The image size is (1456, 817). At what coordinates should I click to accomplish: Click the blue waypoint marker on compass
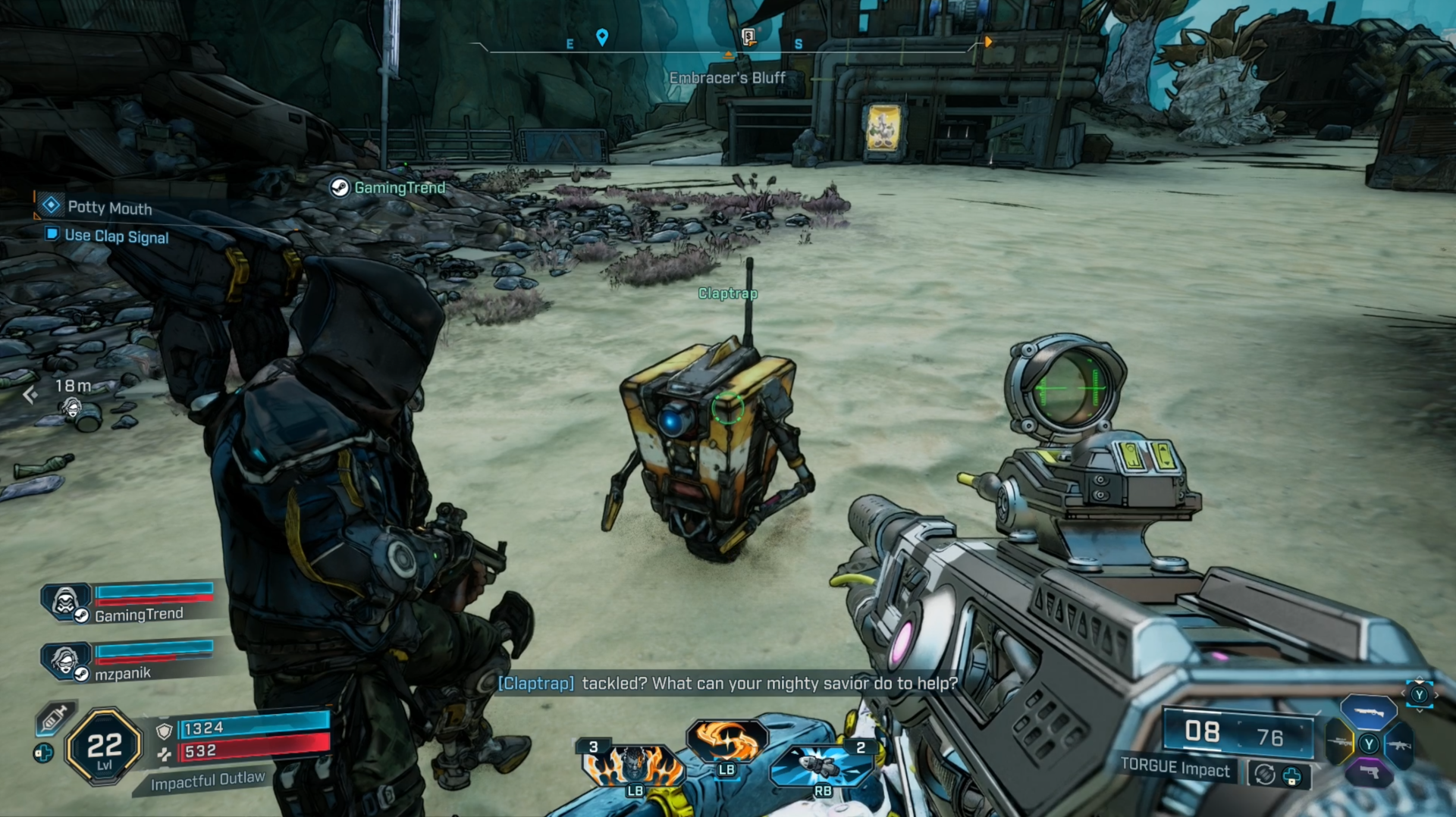pyautogui.click(x=602, y=36)
